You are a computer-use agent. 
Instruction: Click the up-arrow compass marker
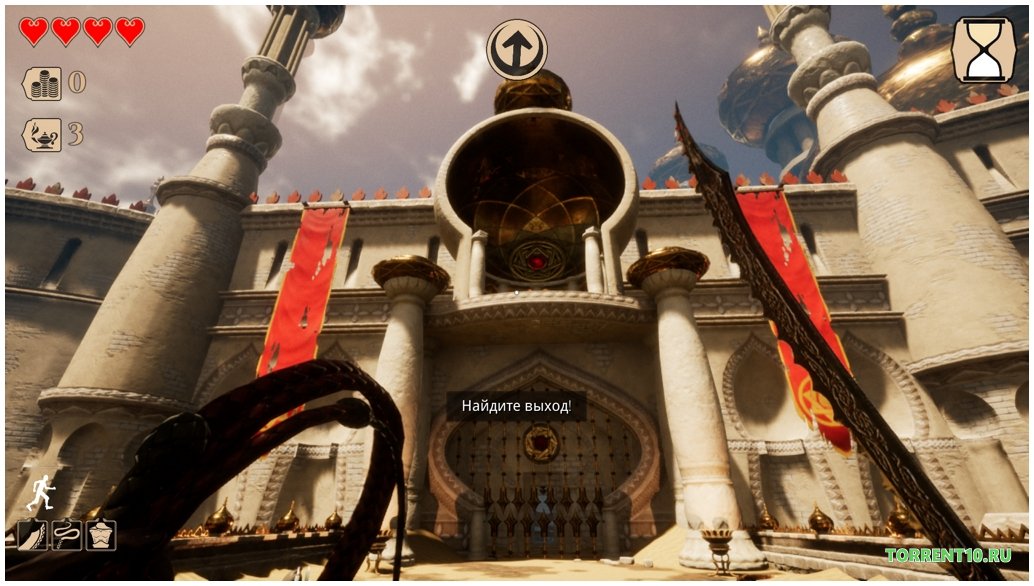[517, 50]
